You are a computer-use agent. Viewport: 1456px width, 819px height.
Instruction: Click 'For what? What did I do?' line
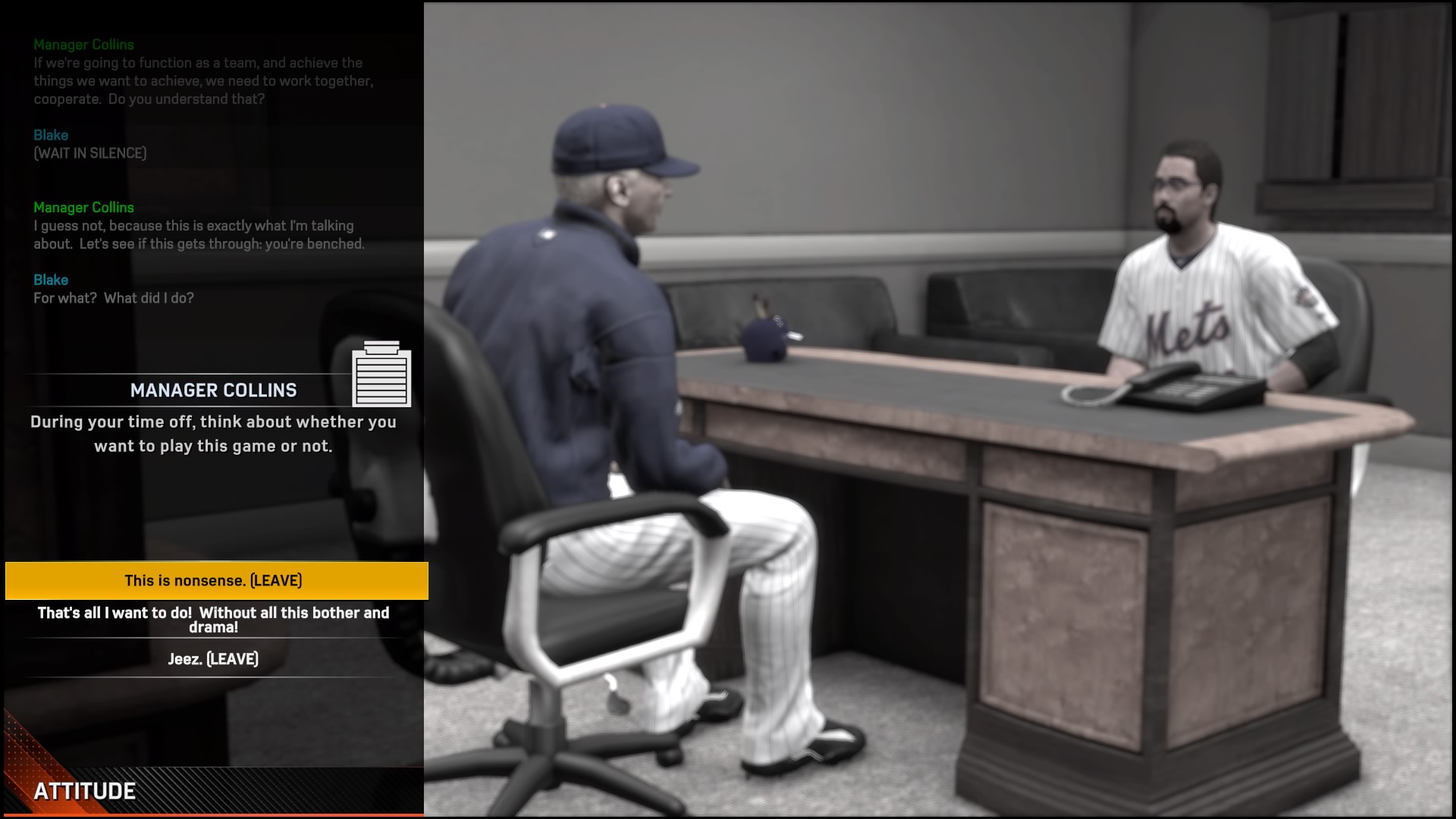pos(114,298)
